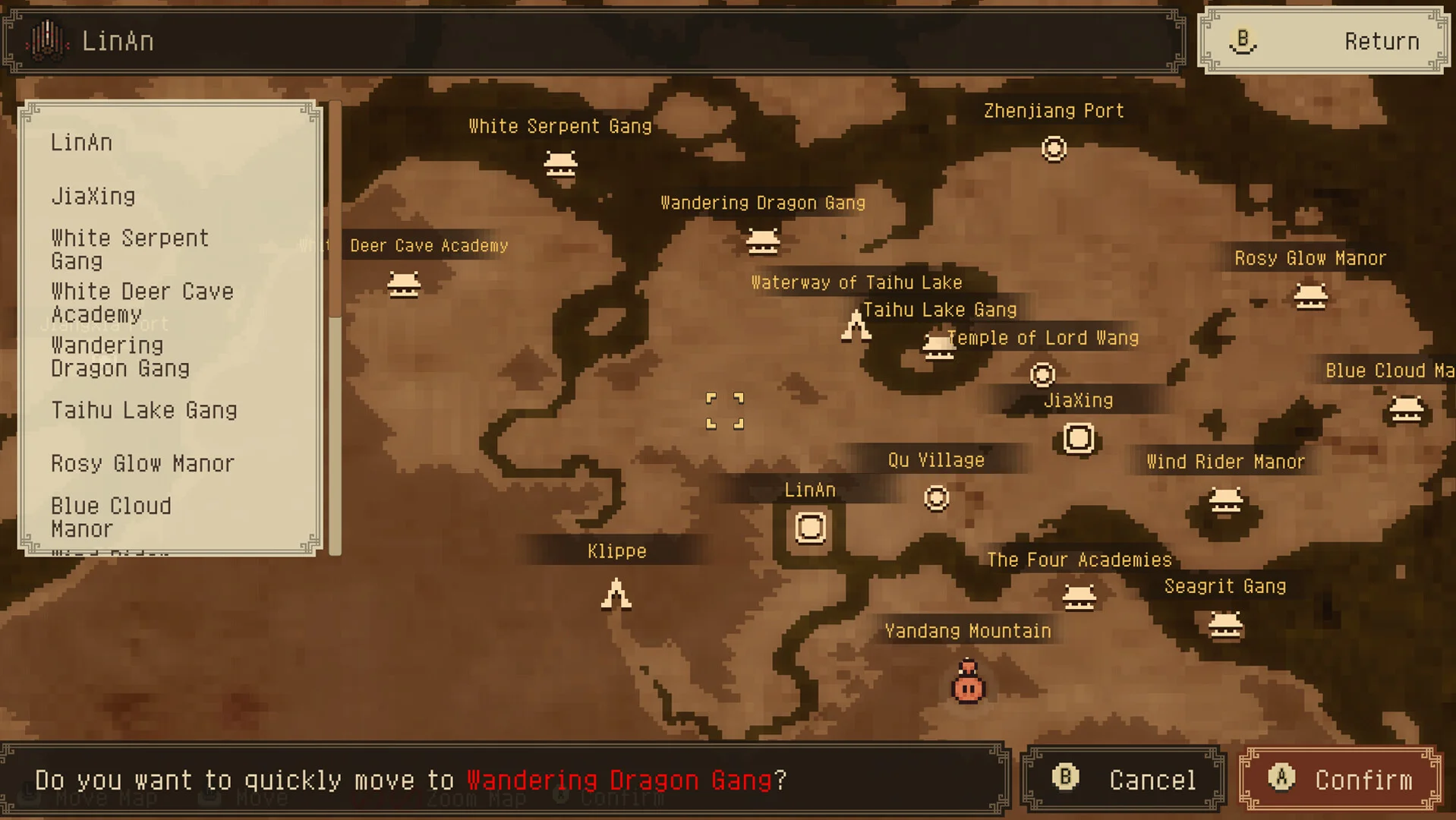Screen dimensions: 1456x820
Task: Choose Wandering Dragon Gang in the list
Action: 120,357
